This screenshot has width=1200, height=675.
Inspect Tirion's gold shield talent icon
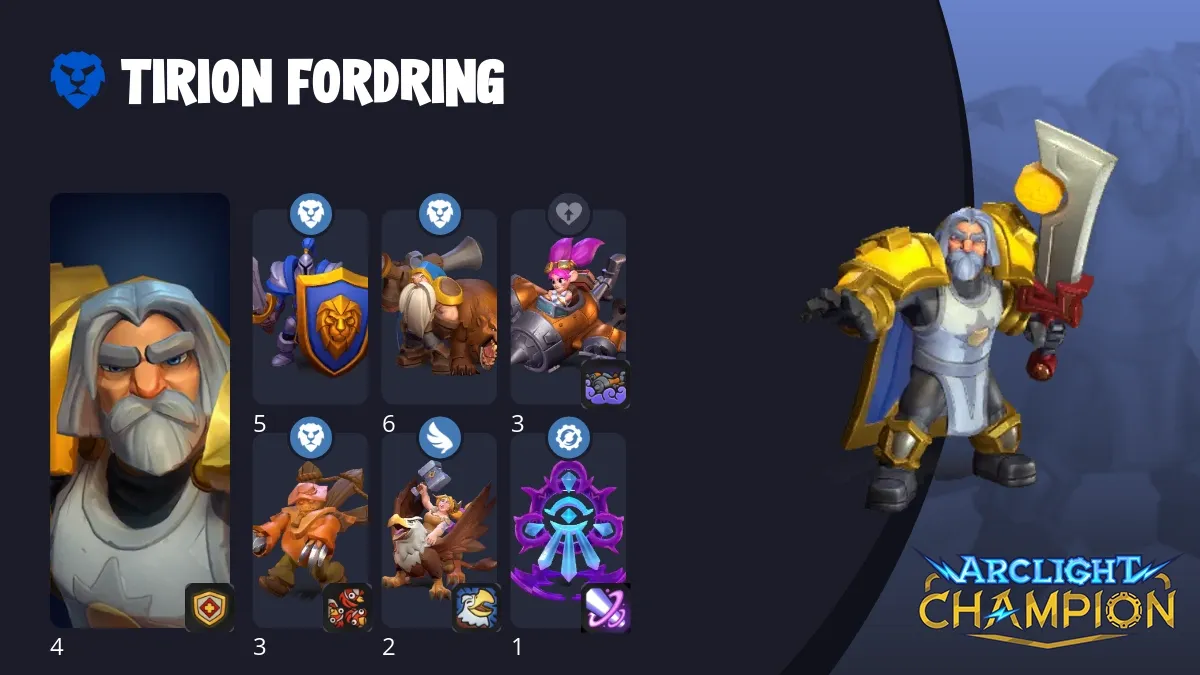coord(210,608)
